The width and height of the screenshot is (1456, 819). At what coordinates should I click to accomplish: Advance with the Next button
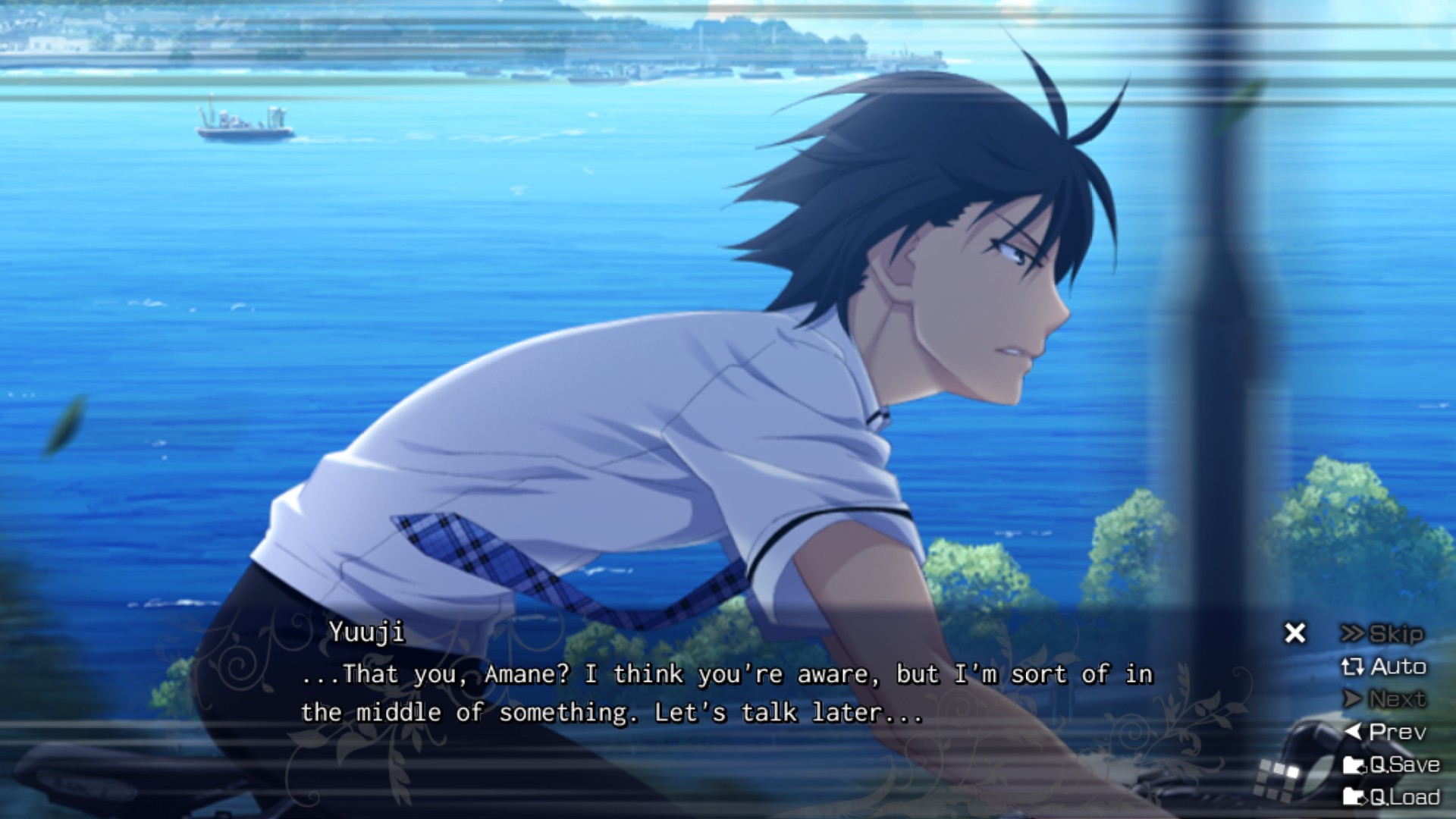coord(1385,699)
